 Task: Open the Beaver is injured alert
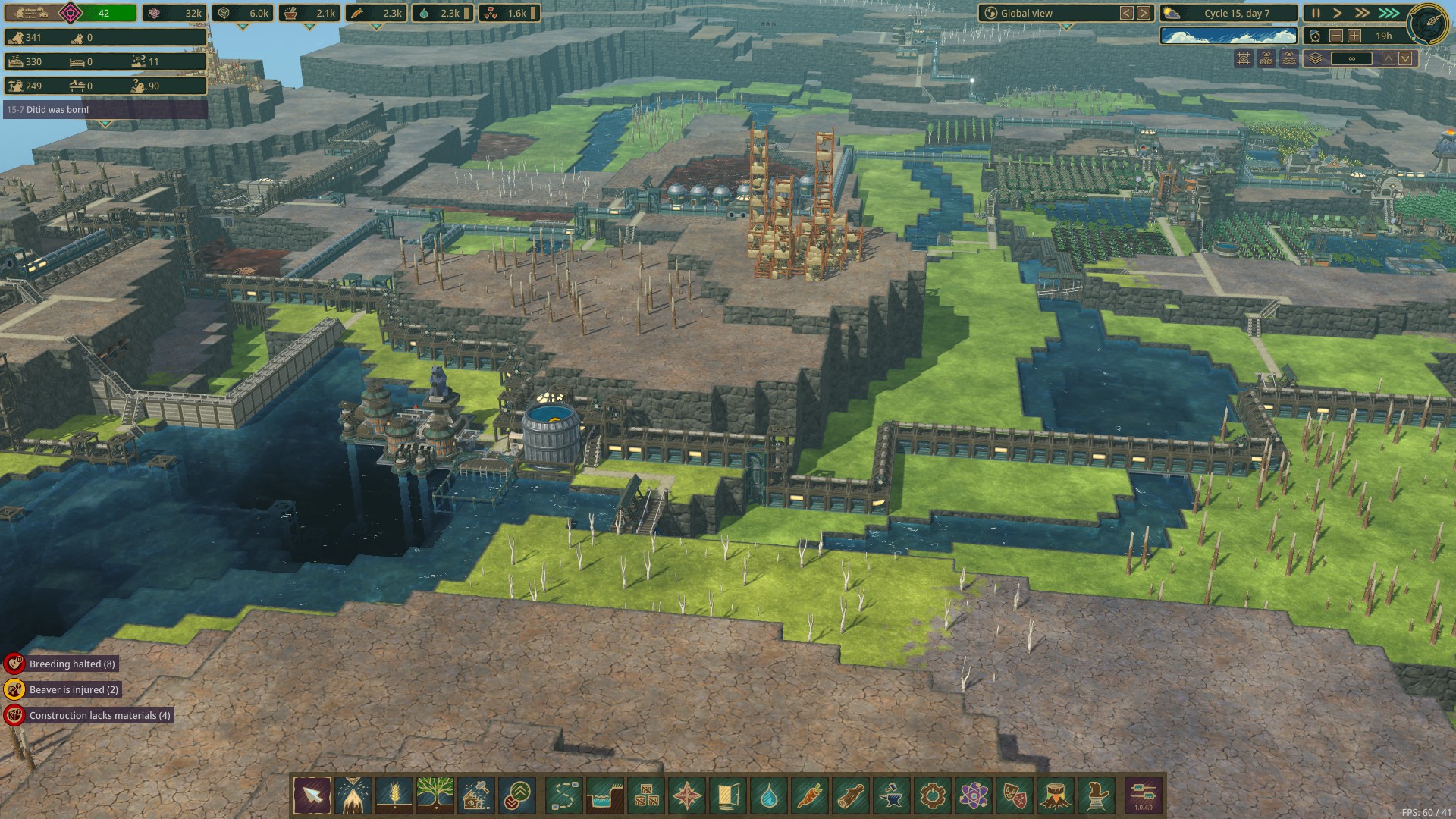74,689
